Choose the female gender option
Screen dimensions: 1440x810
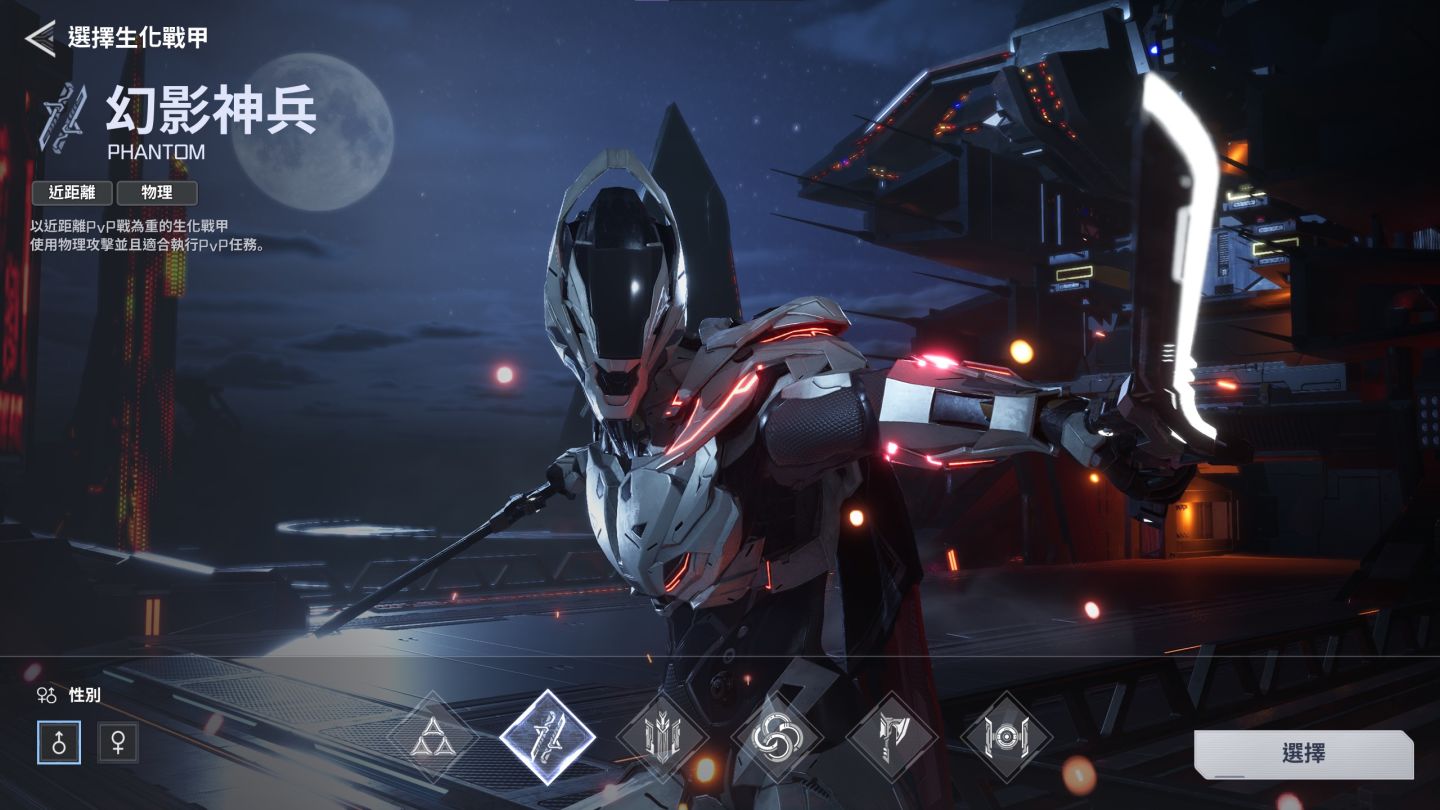click(118, 743)
